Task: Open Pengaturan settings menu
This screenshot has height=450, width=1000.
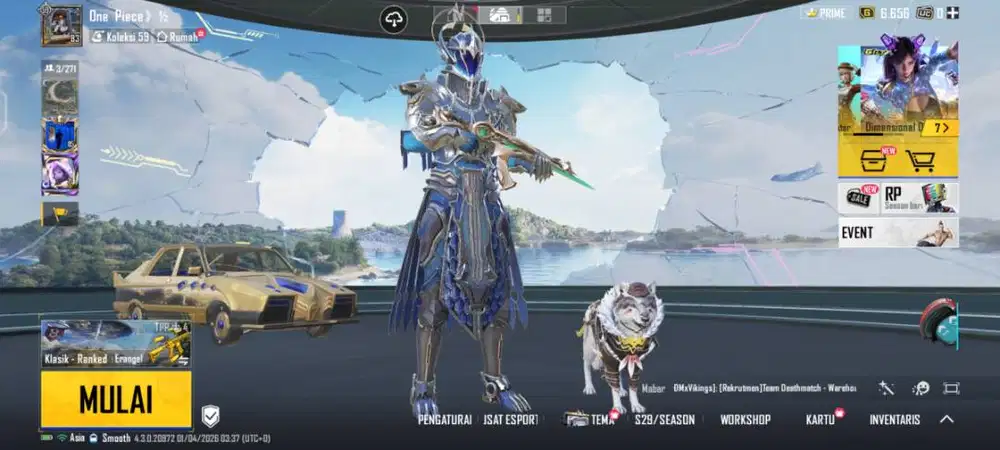Action: [x=444, y=420]
